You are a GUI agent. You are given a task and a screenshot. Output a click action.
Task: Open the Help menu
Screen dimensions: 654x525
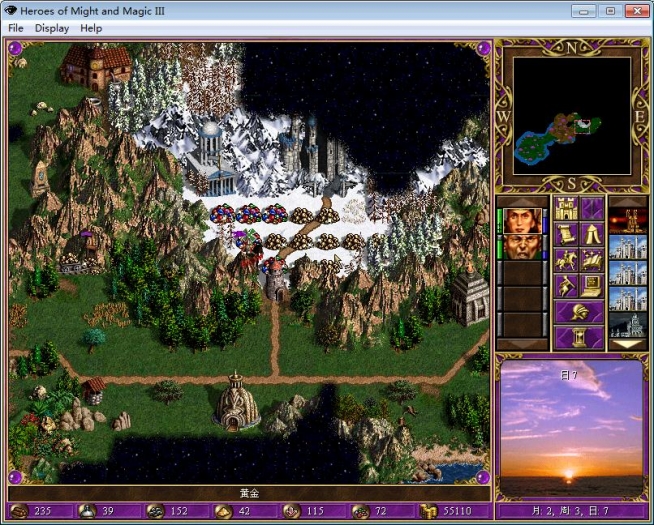(91, 28)
